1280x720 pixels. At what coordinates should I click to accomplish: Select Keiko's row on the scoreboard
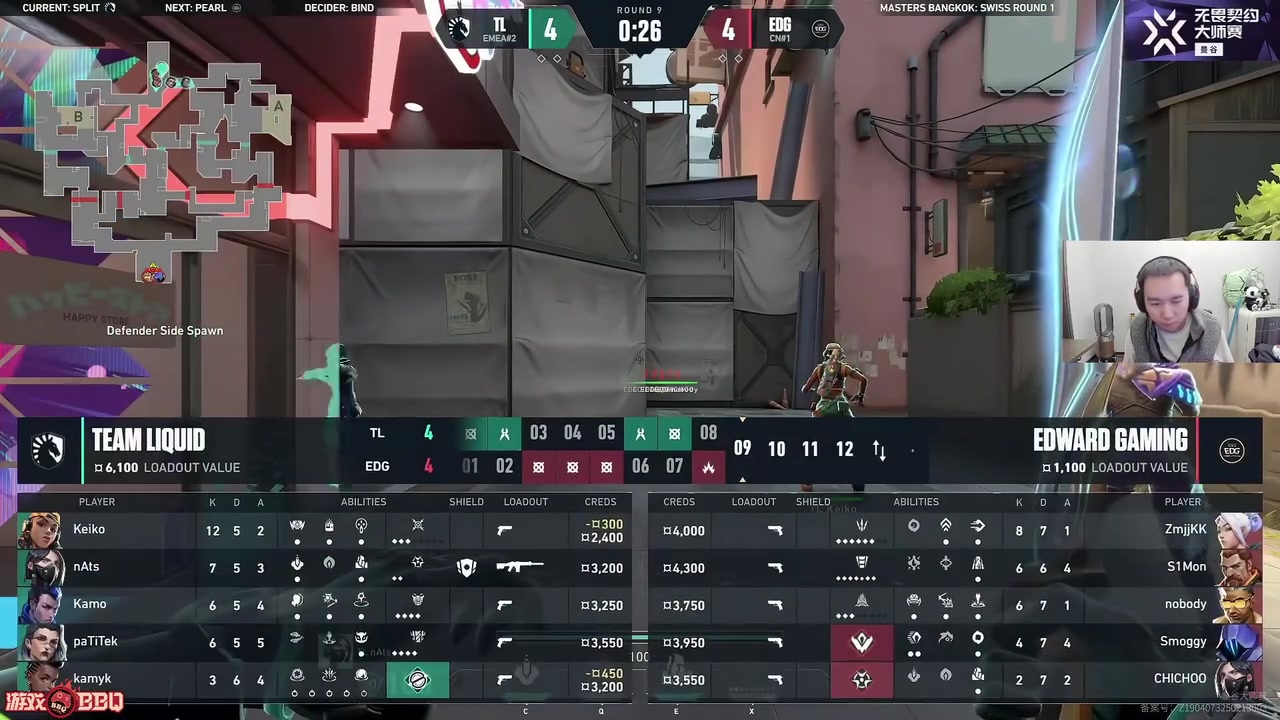pyautogui.click(x=89, y=530)
